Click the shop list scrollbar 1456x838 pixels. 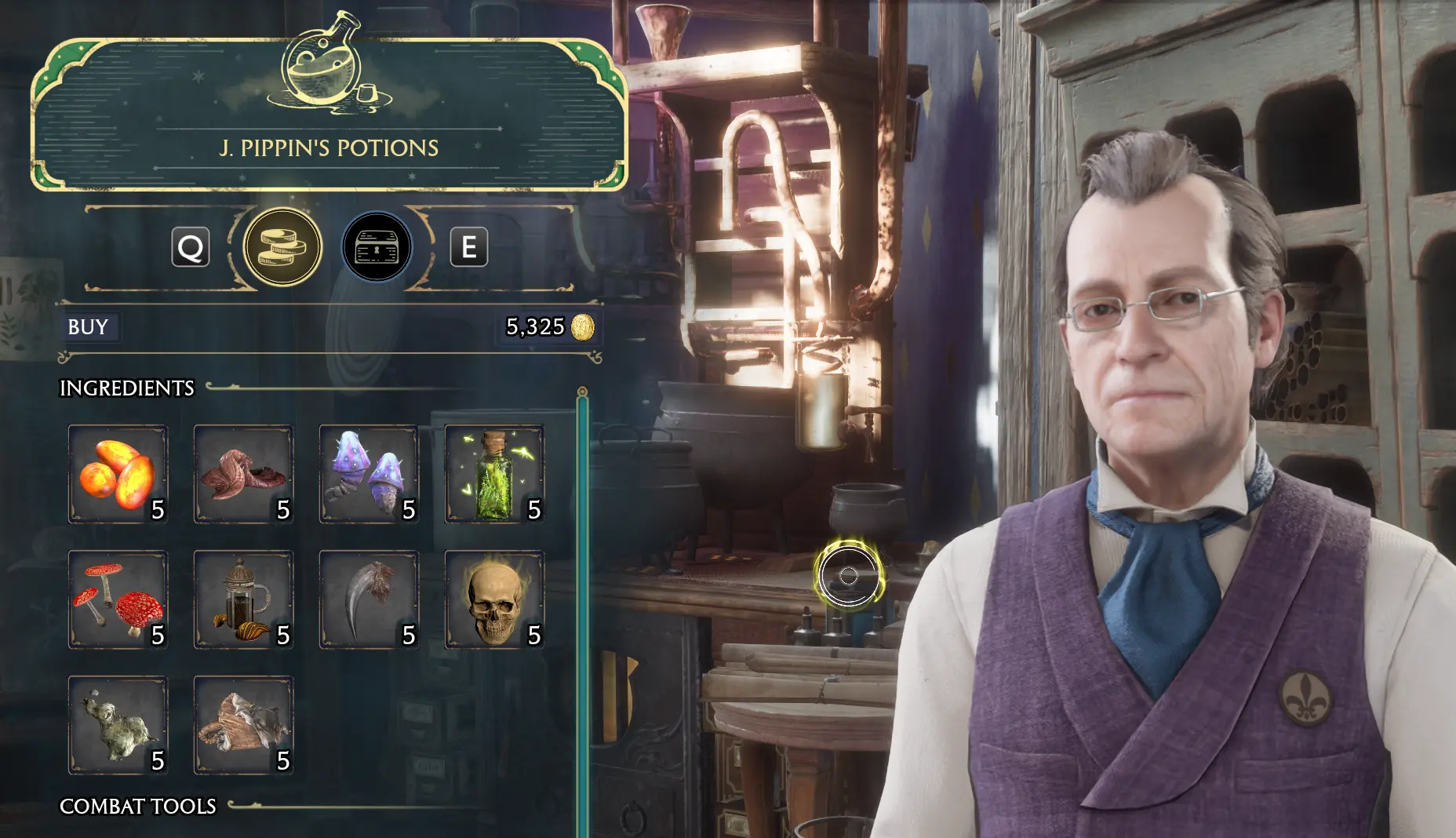(582, 612)
